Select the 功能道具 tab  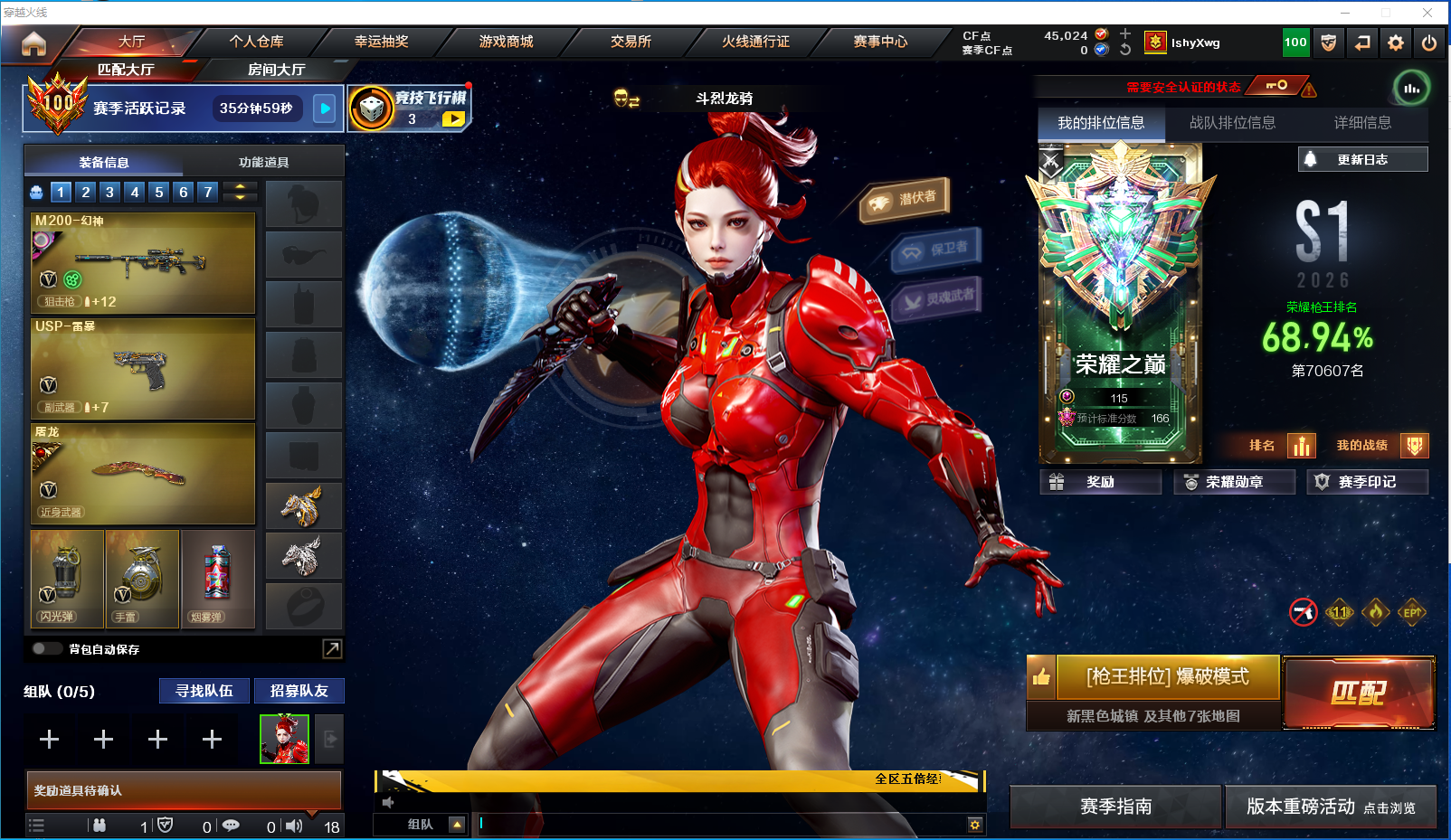263,163
